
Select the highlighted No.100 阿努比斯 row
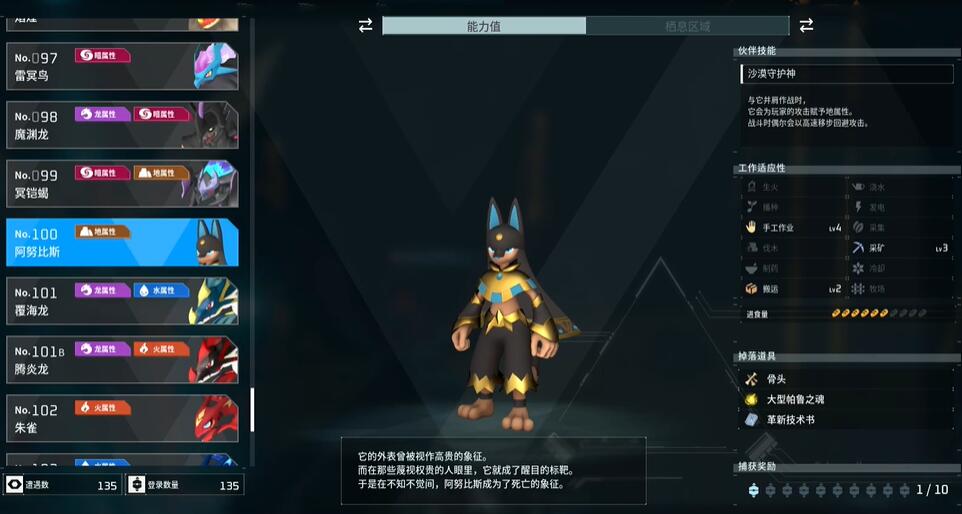[x=122, y=242]
